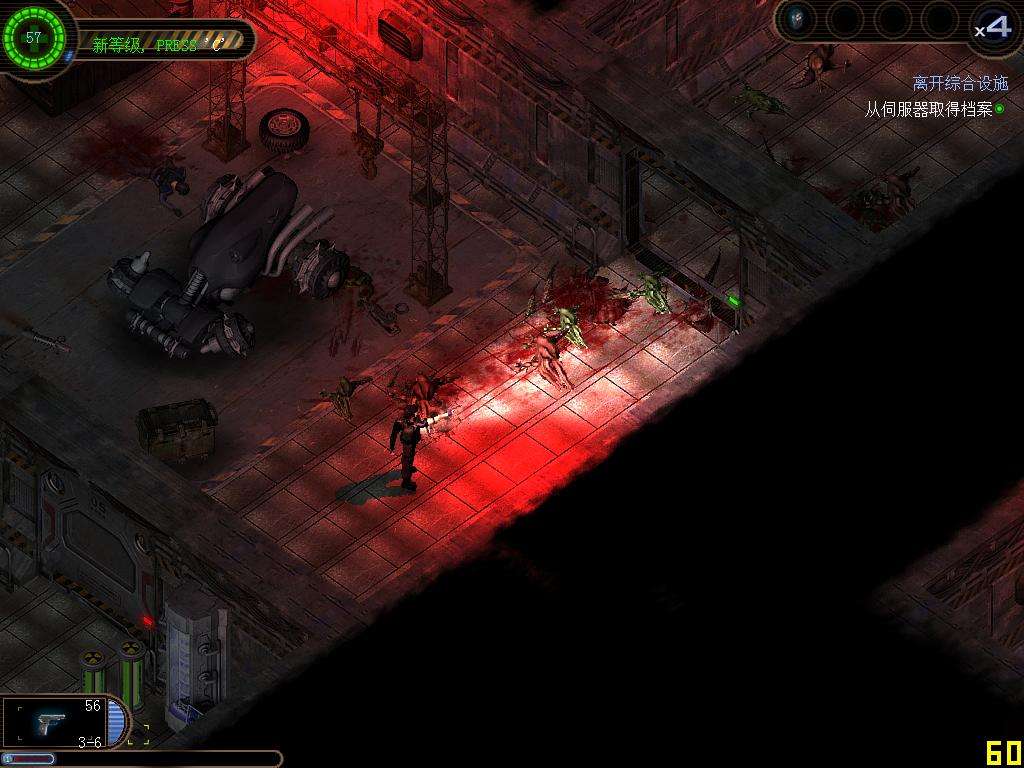Select the 从伺服器取得档案 objective
The width and height of the screenshot is (1024, 768).
coord(928,110)
